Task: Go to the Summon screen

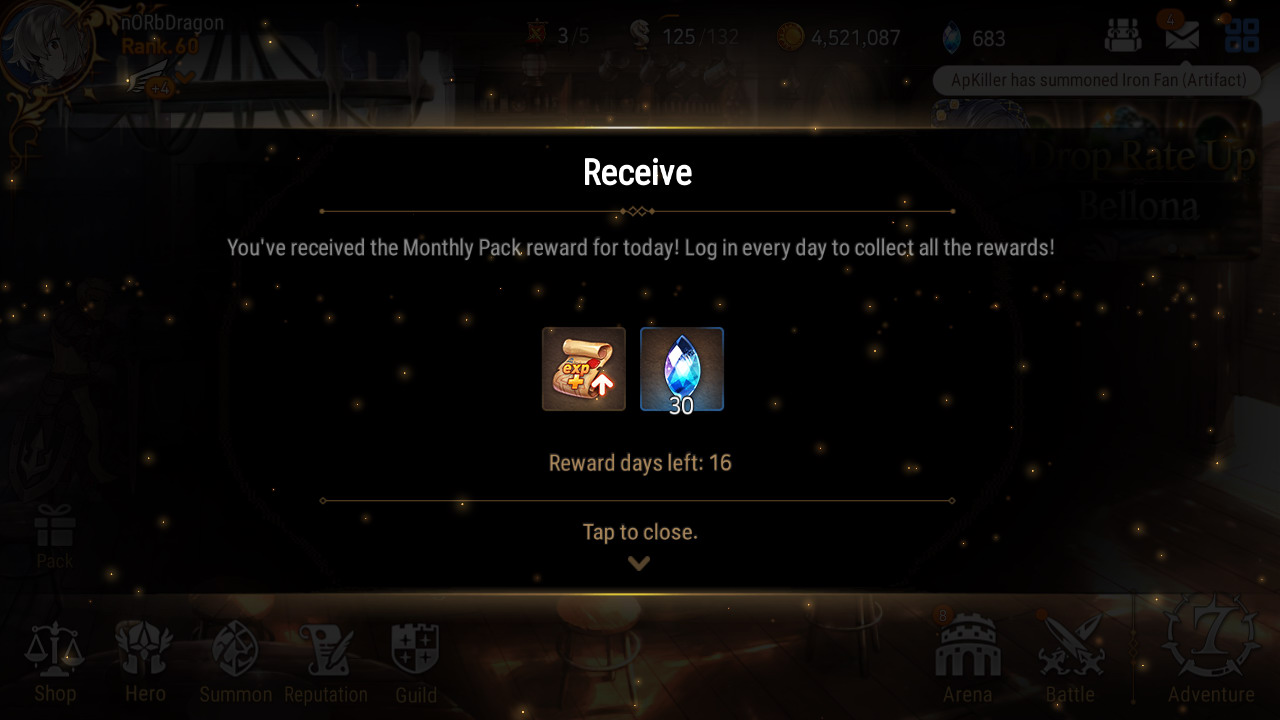Action: coord(235,661)
